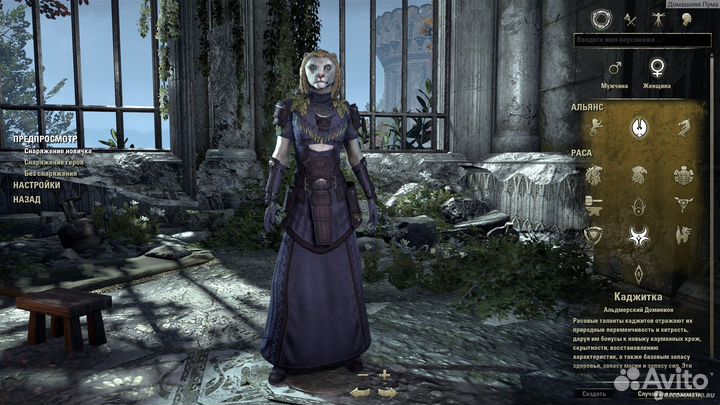
Task: Choose the Daggerfall lion alliance icon
Action: [x=595, y=127]
